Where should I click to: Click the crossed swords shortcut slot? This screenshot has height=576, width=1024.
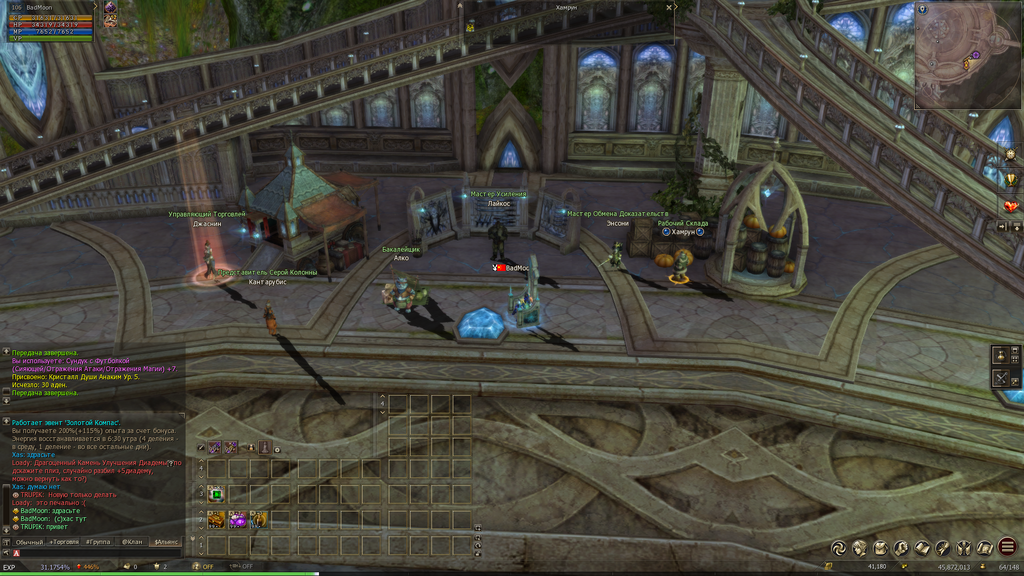coord(999,378)
